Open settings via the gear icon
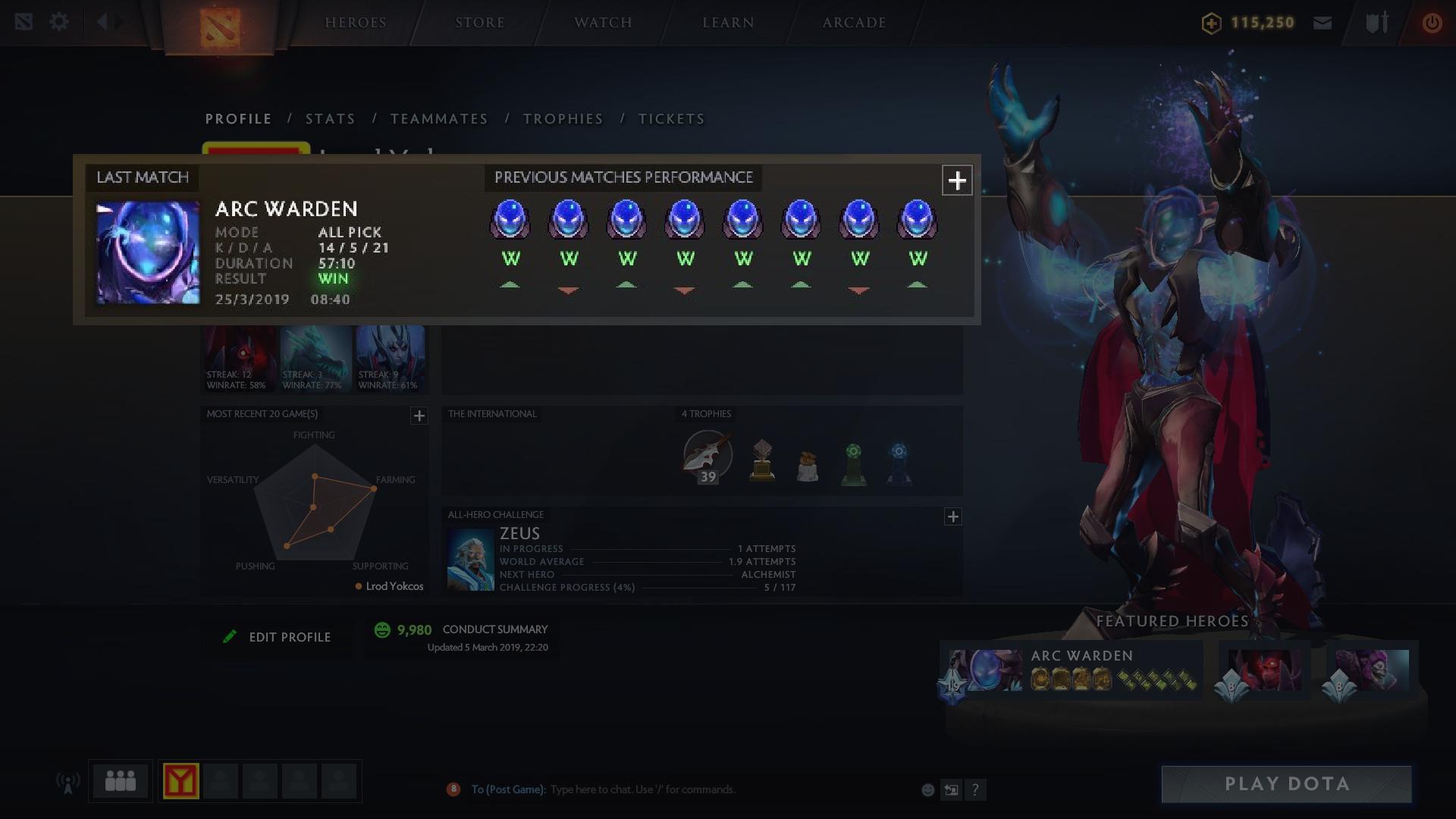 59,22
